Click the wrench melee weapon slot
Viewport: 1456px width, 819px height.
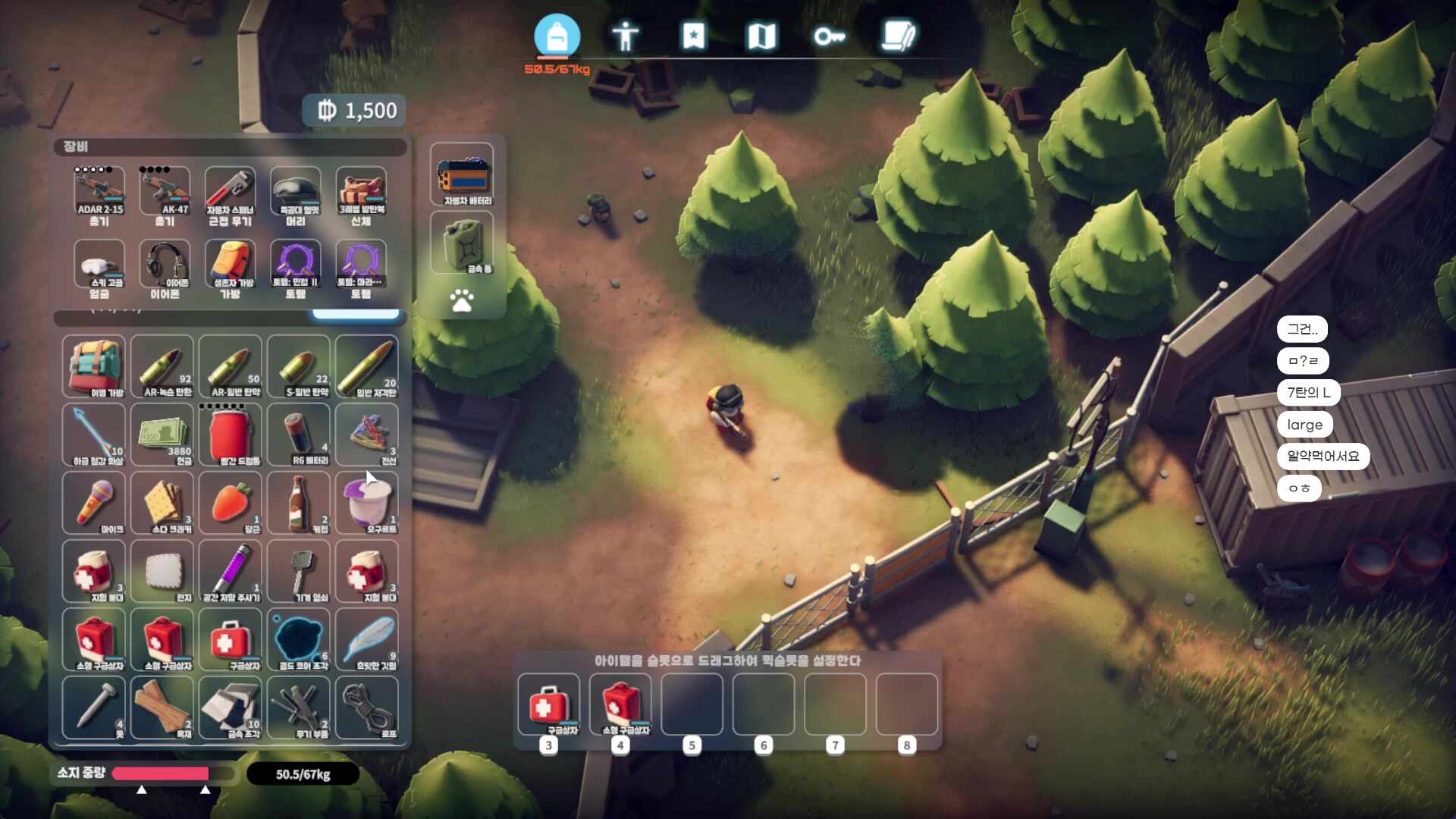coord(231,194)
